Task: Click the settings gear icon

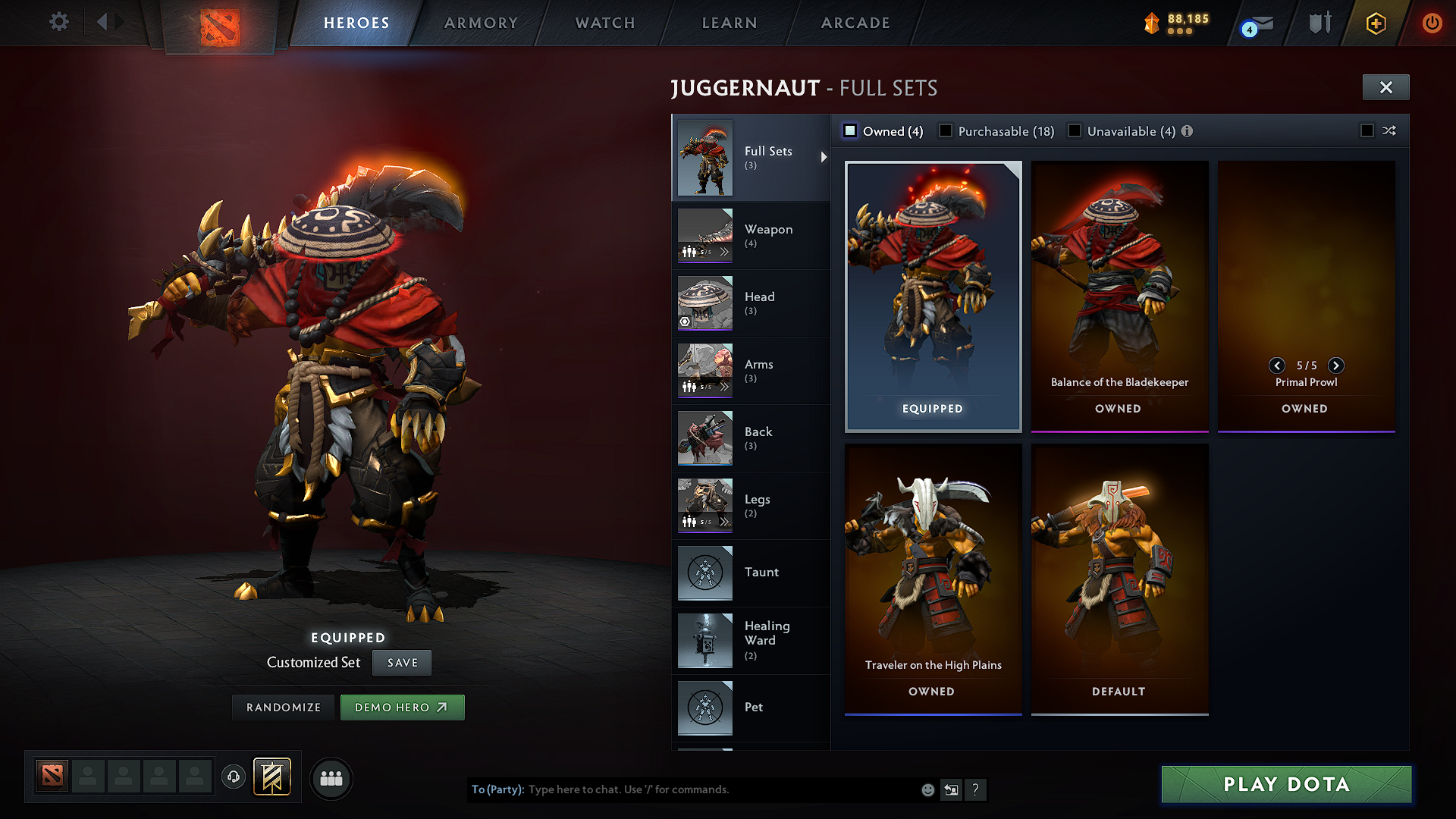Action: click(x=58, y=22)
